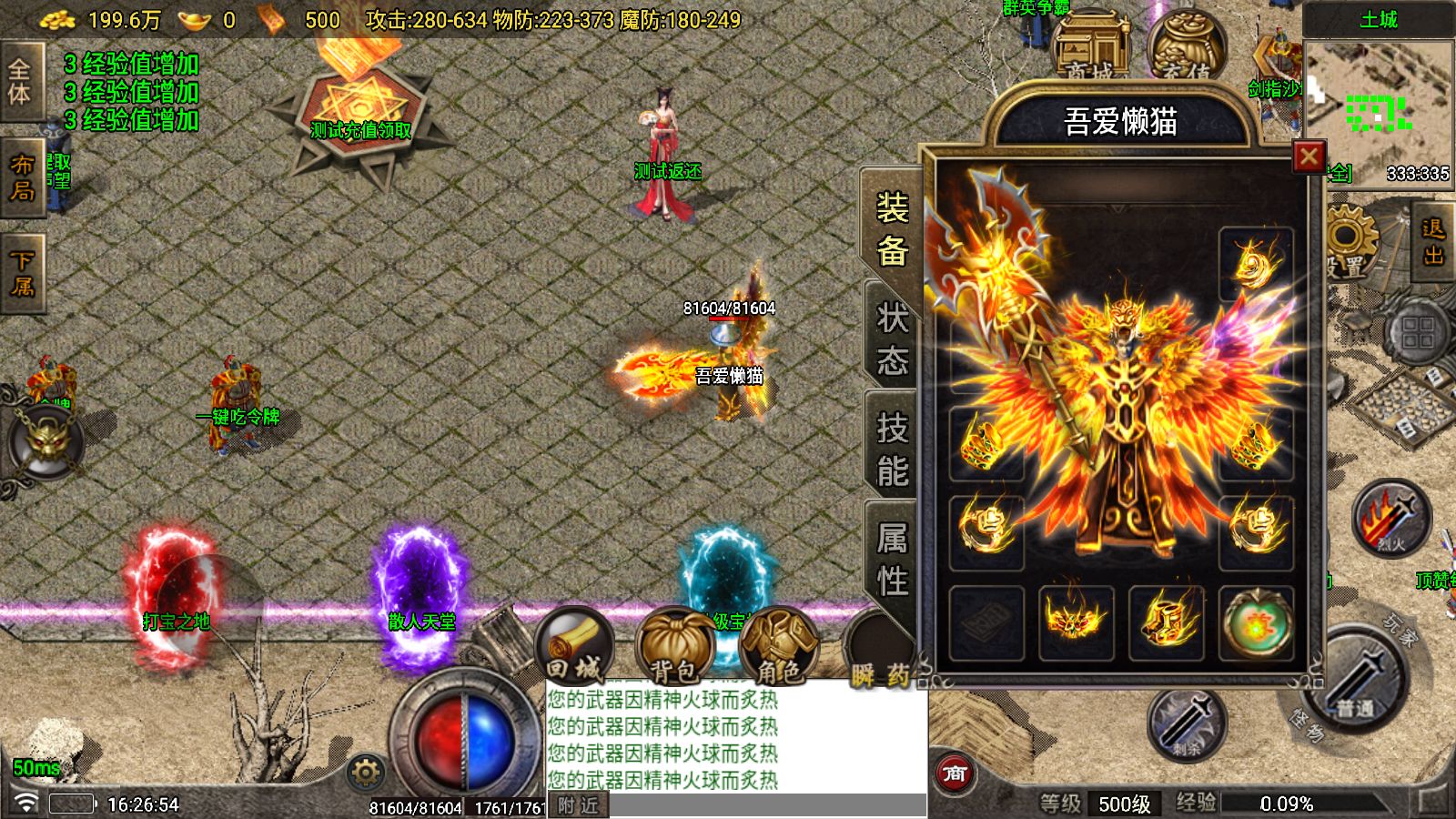Image resolution: width=1456 pixels, height=819 pixels.
Task: Choose the 全体 all-party button
Action: click(20, 82)
